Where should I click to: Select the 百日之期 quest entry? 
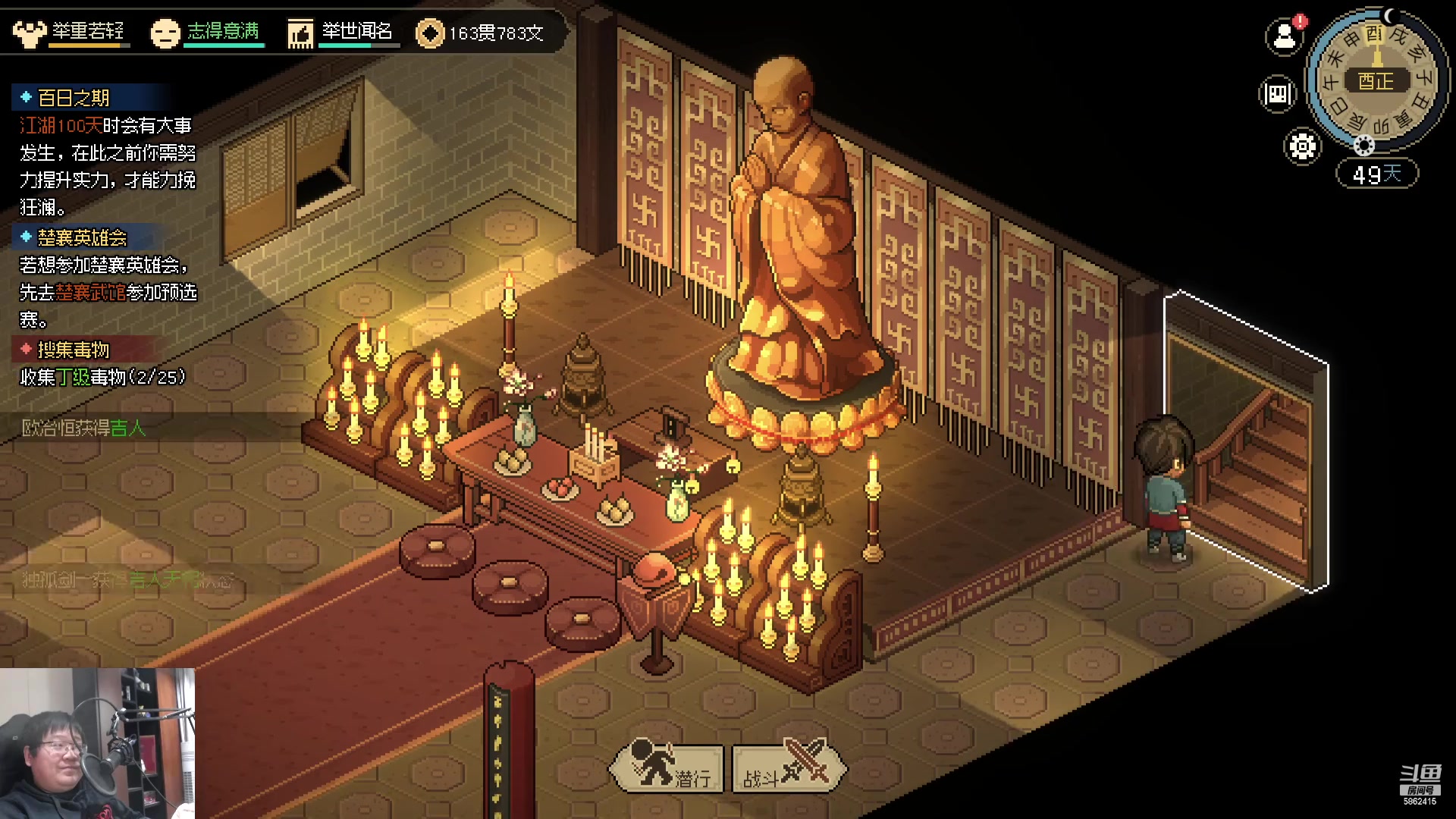(74, 98)
